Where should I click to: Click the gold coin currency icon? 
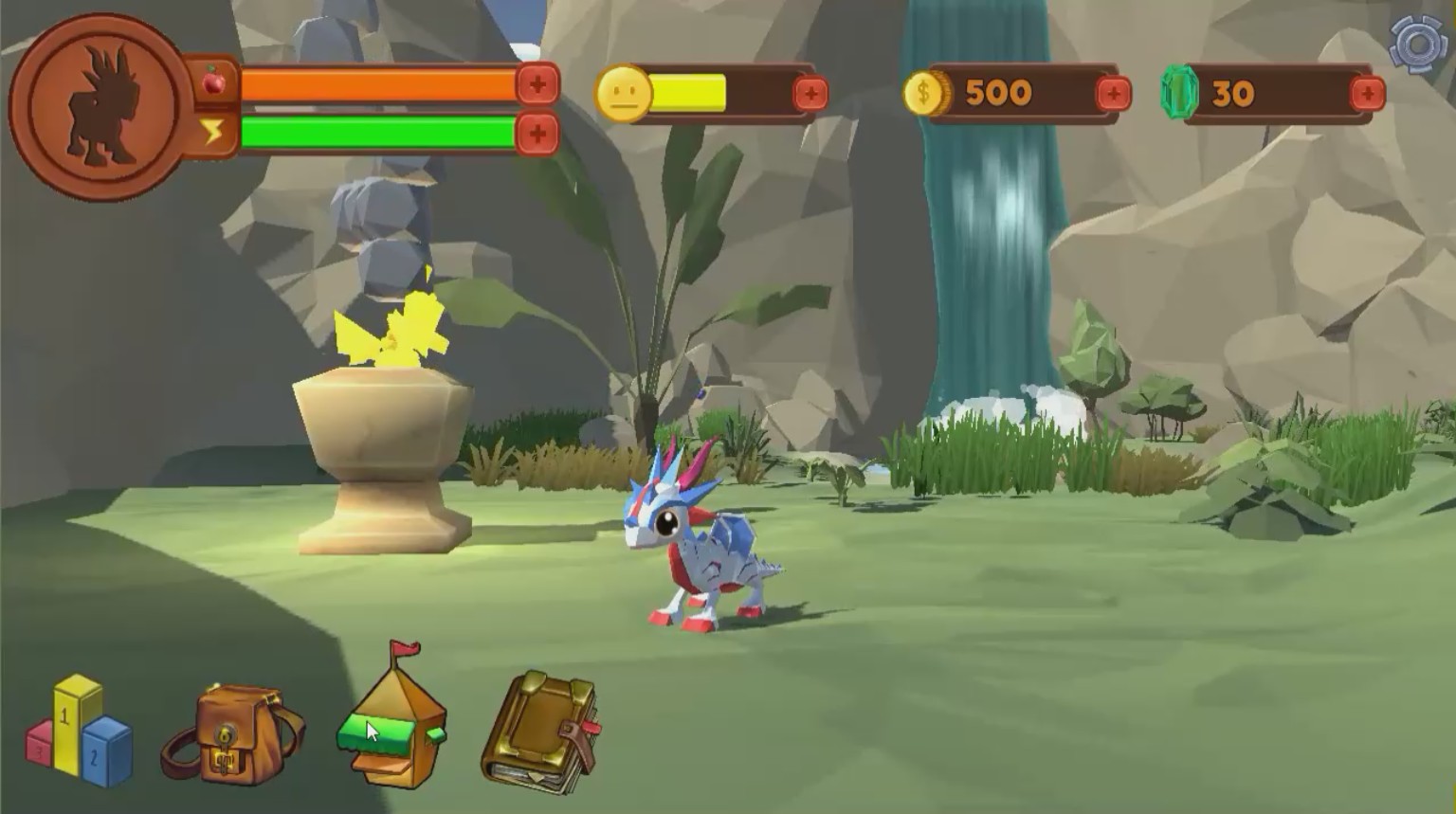(925, 92)
